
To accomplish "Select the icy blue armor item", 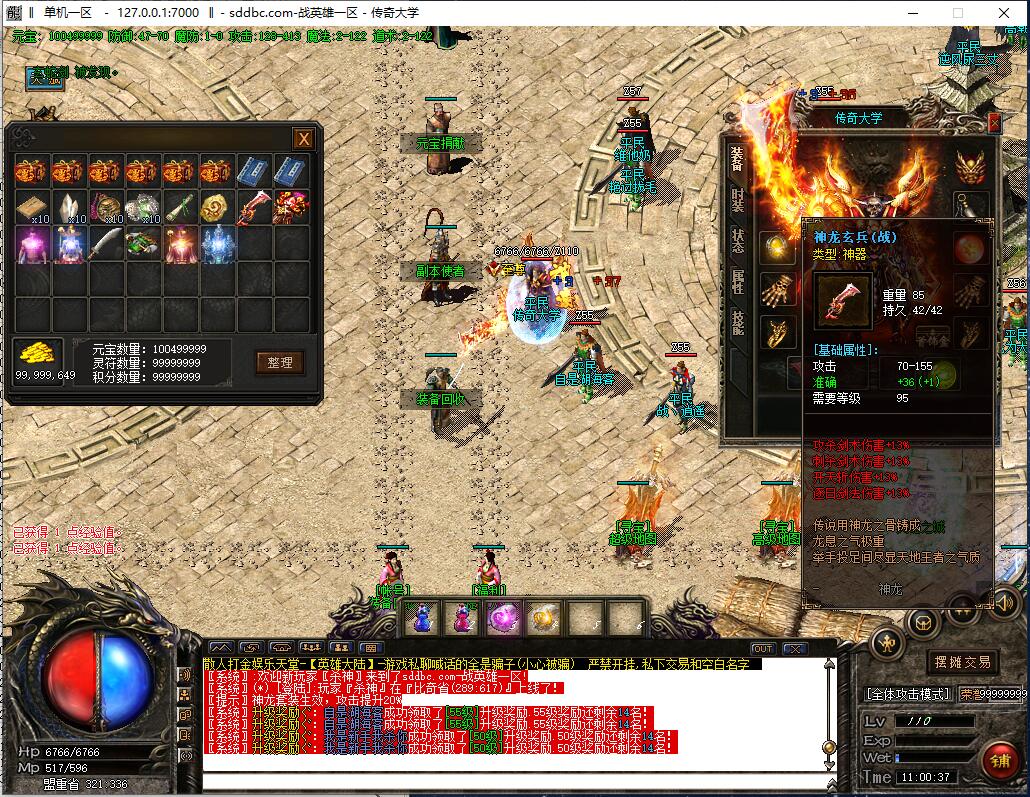I will point(218,243).
